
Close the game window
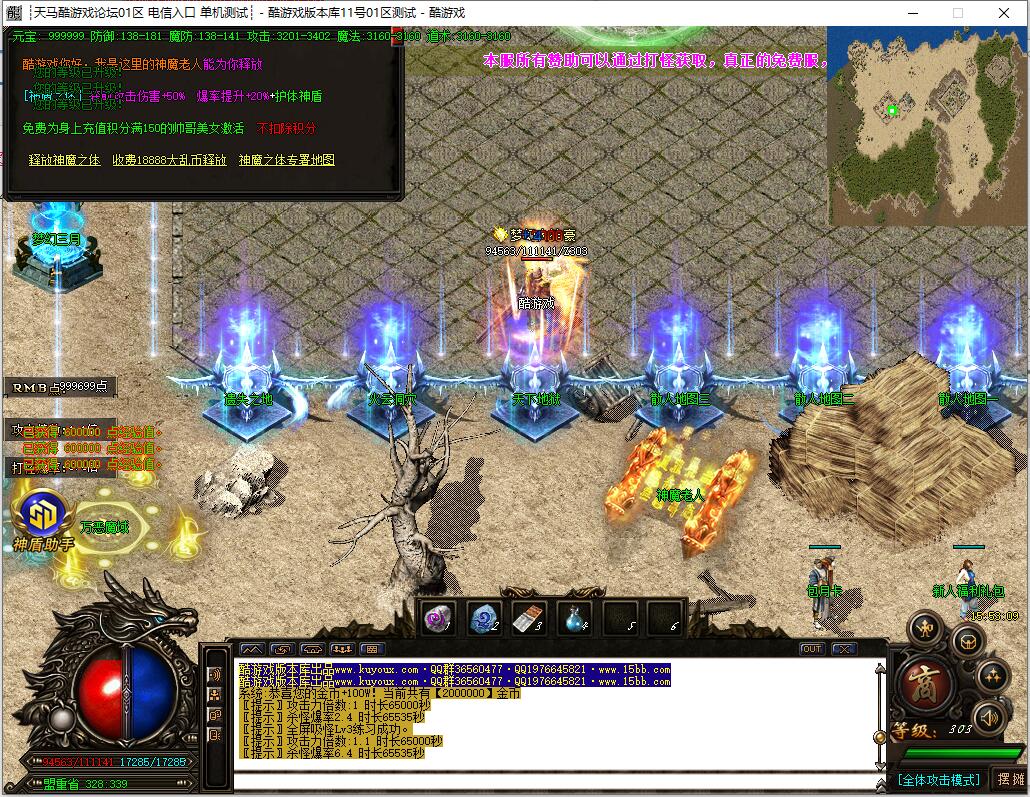(1005, 13)
